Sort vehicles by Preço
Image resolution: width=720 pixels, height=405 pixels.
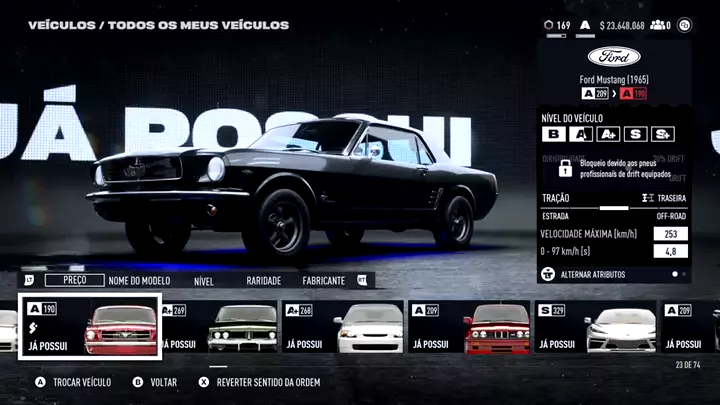[75, 281]
